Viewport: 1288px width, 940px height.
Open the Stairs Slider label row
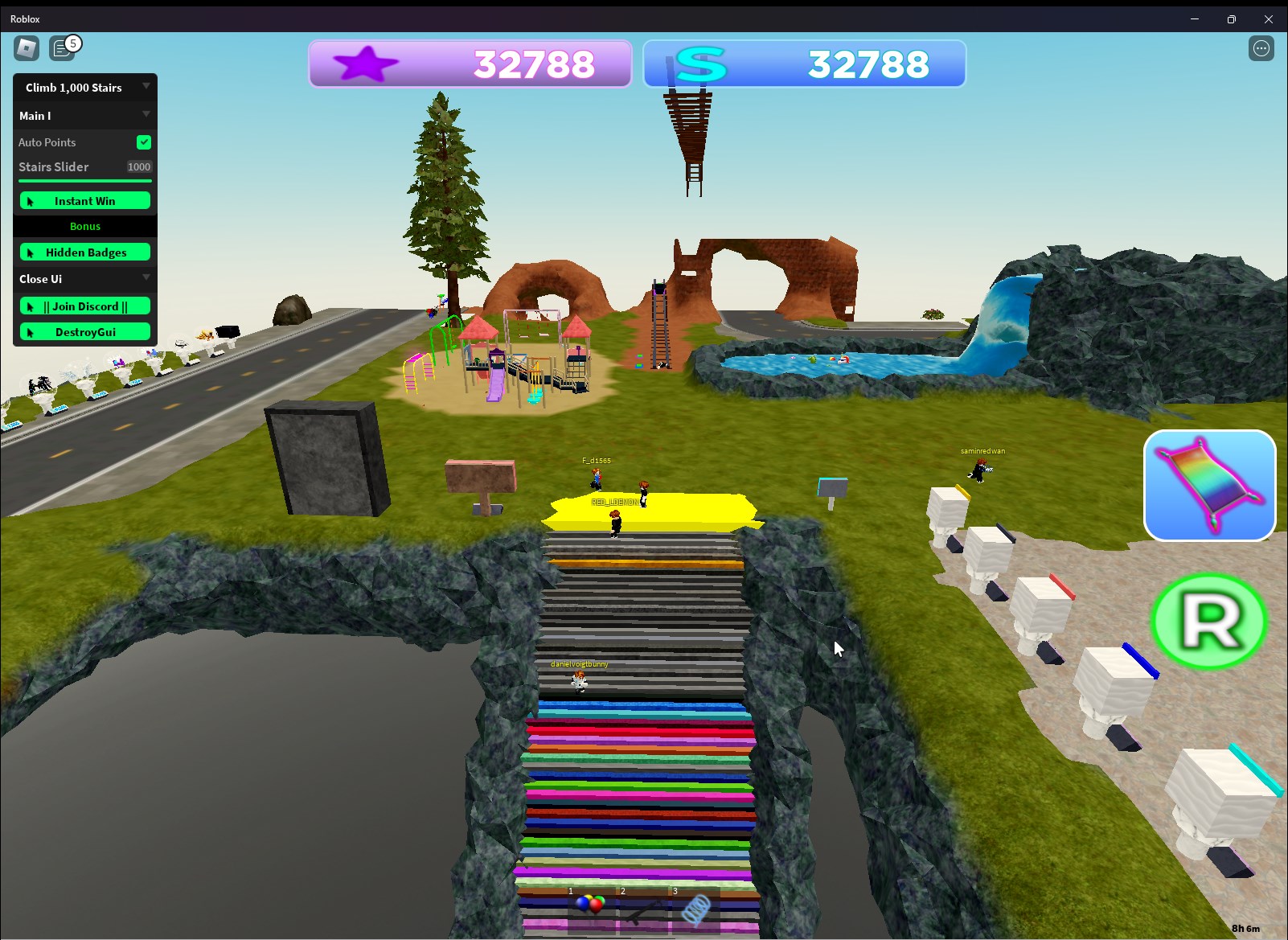click(x=53, y=166)
